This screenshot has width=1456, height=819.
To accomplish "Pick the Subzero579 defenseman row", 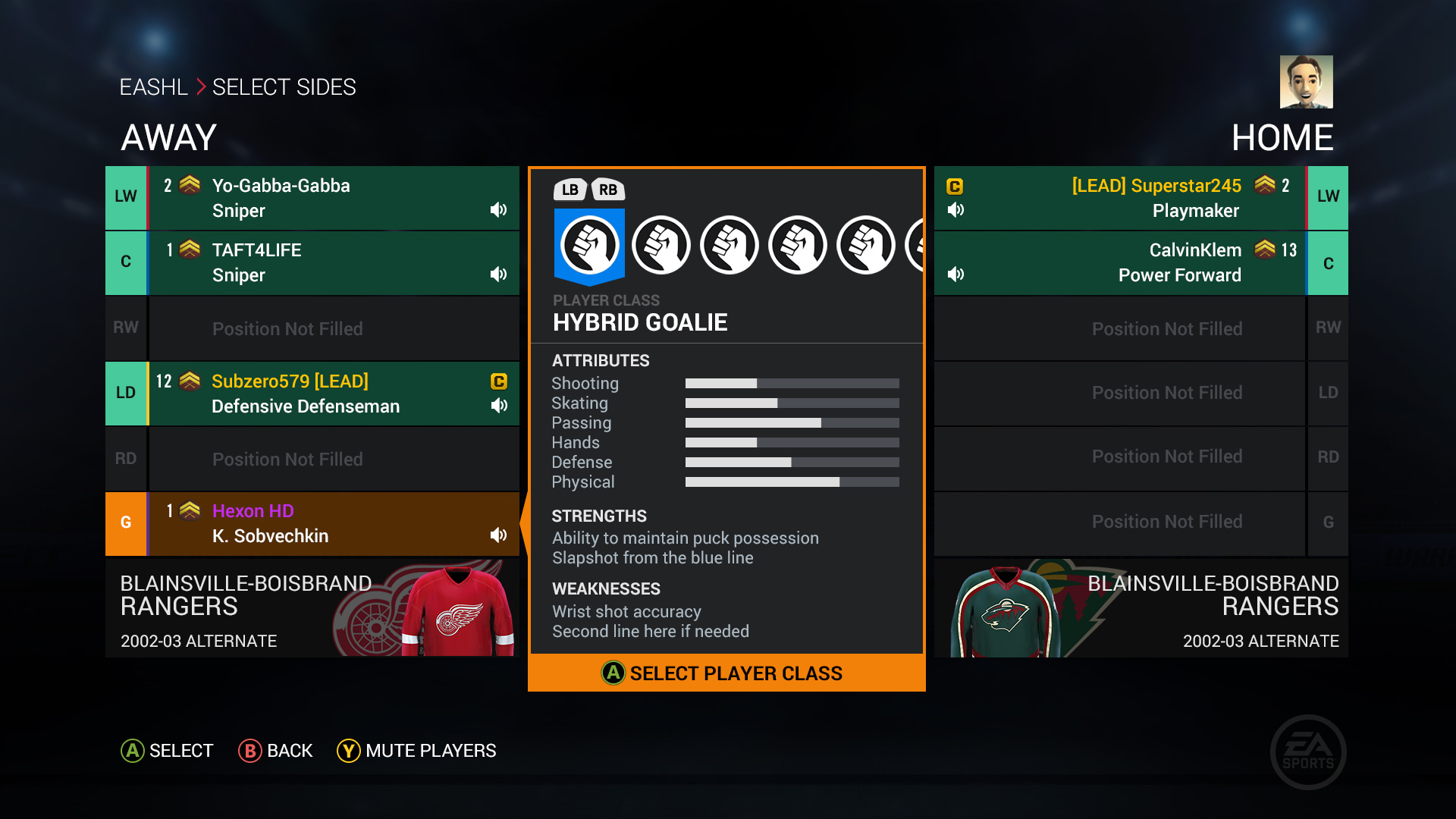I will click(312, 394).
